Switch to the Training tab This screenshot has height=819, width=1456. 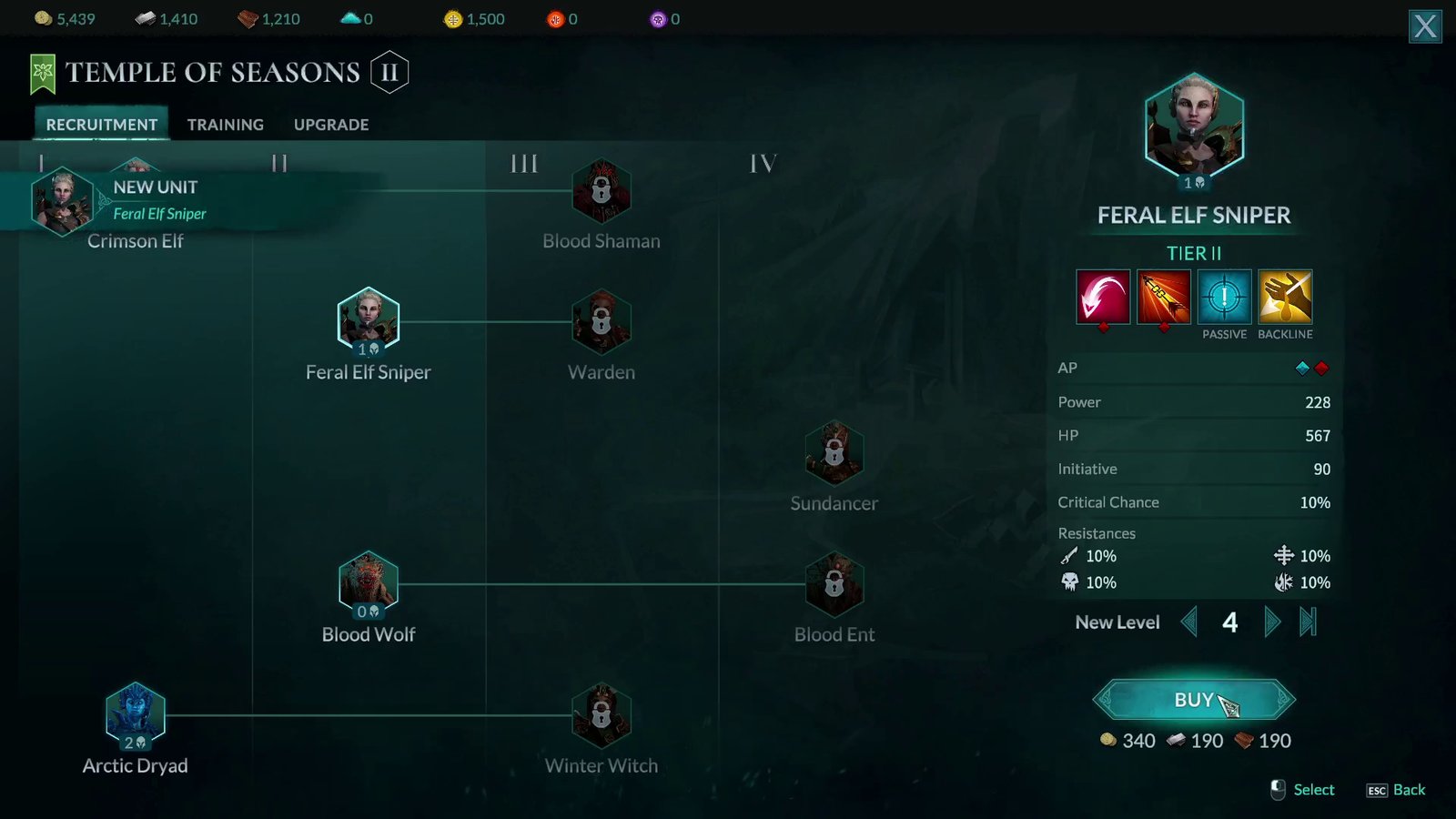(225, 125)
